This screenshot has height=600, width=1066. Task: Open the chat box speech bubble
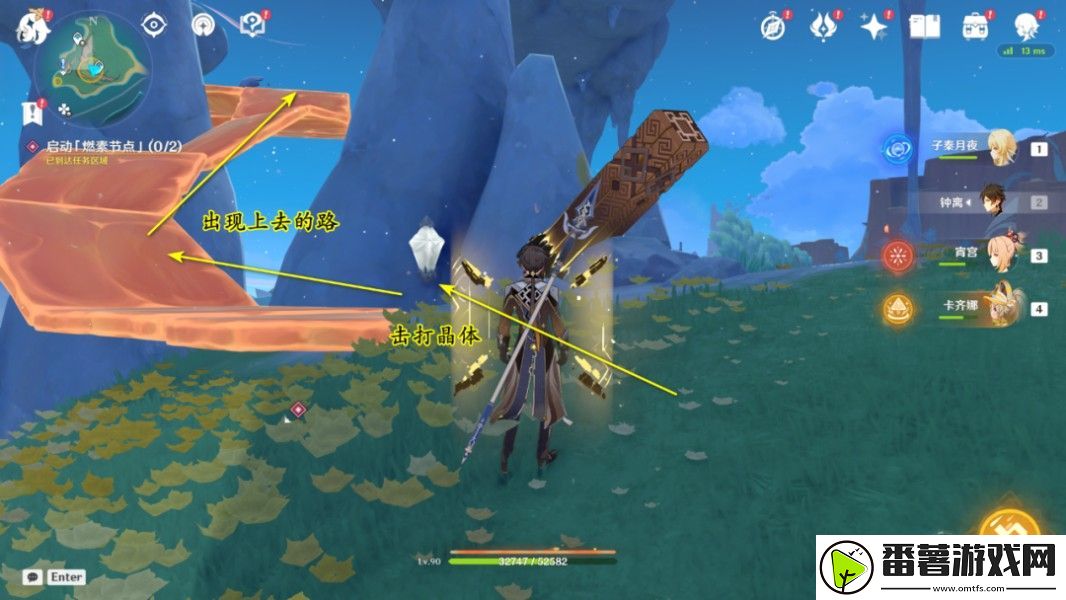pos(32,577)
